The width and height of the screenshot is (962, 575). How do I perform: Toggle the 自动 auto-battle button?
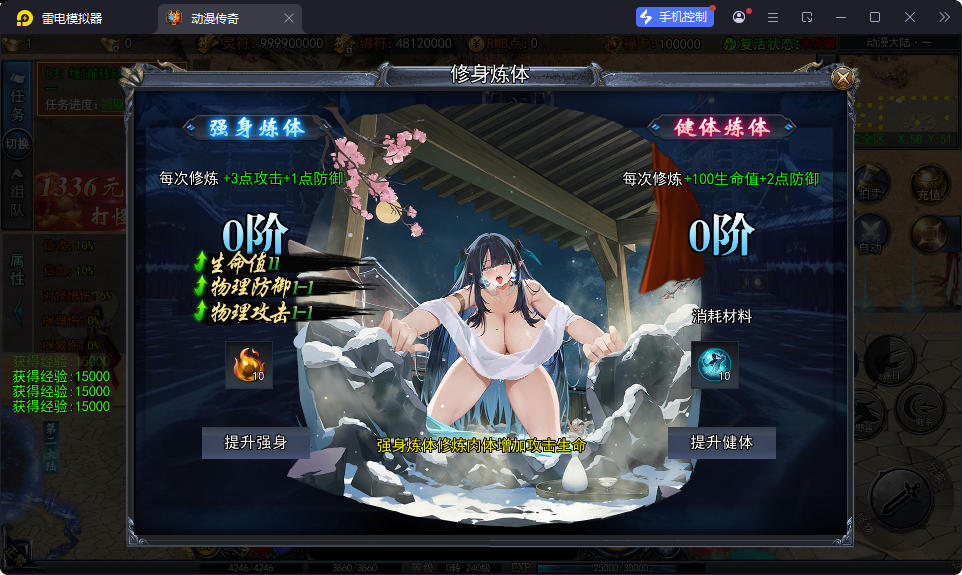click(870, 236)
